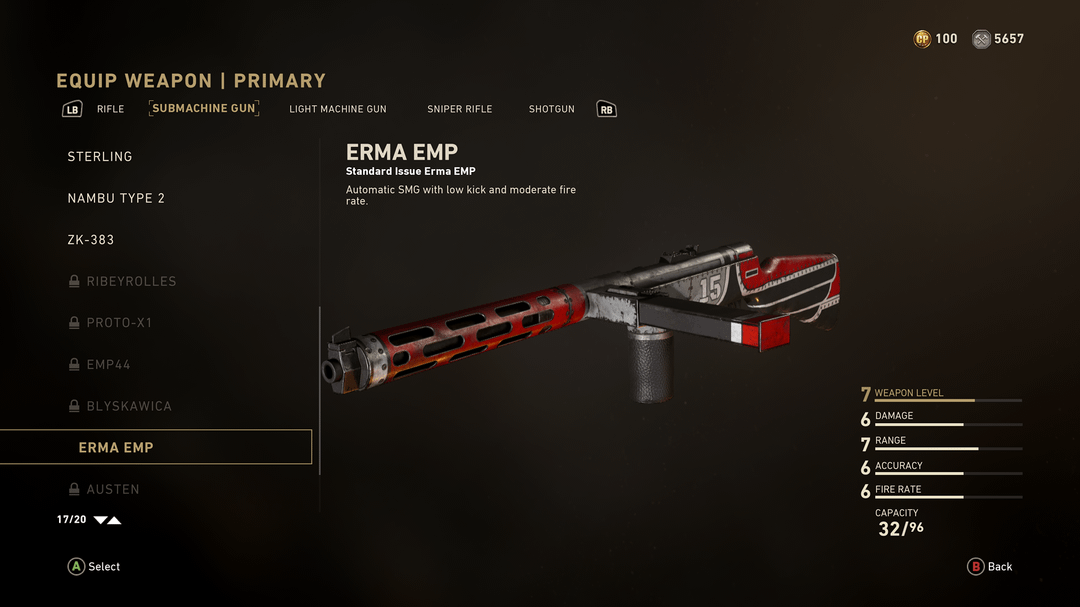Pick the ZK-383 weapon entry
This screenshot has width=1080, height=607.
click(91, 240)
